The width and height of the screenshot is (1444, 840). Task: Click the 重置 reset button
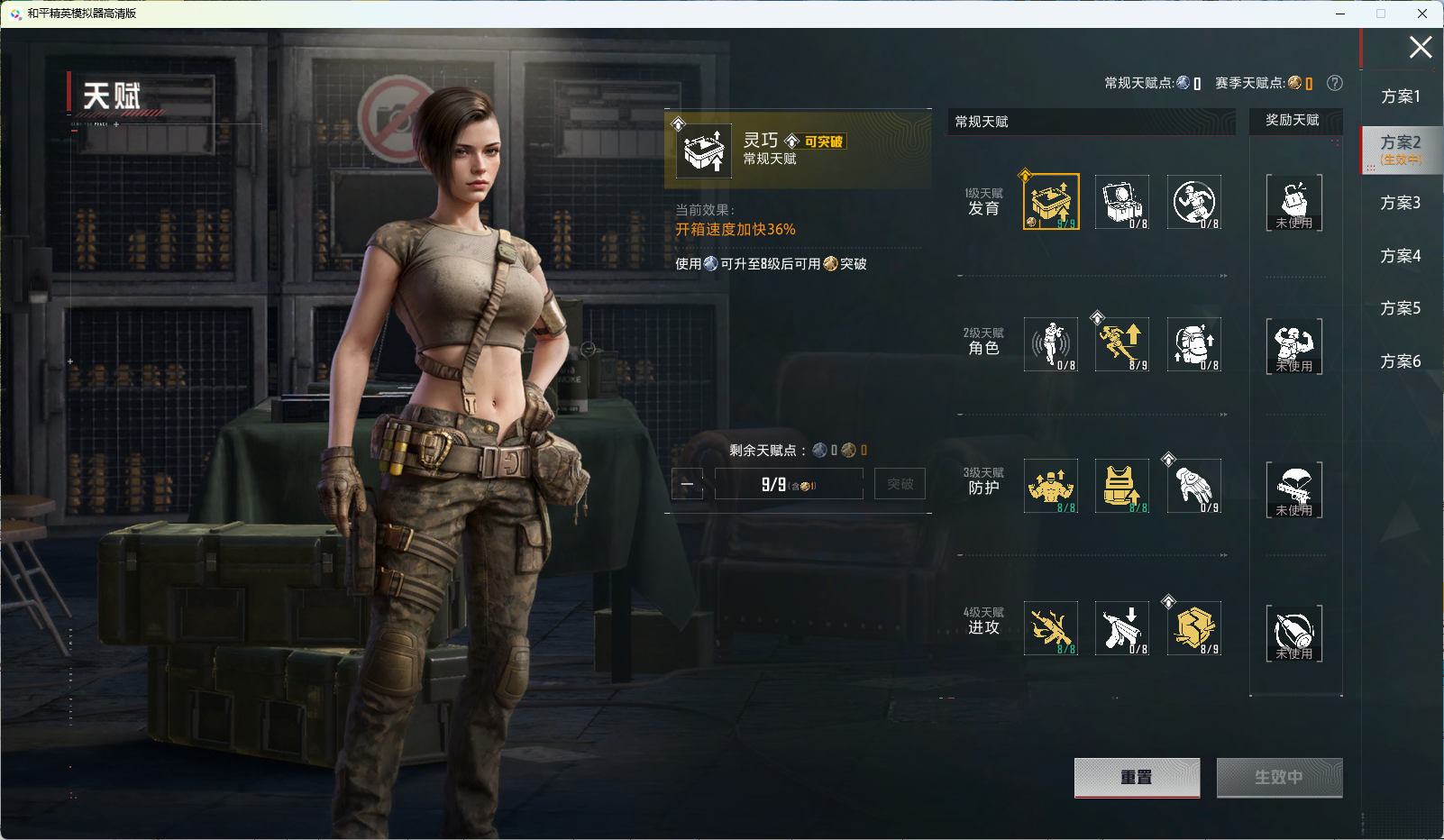pos(1137,777)
